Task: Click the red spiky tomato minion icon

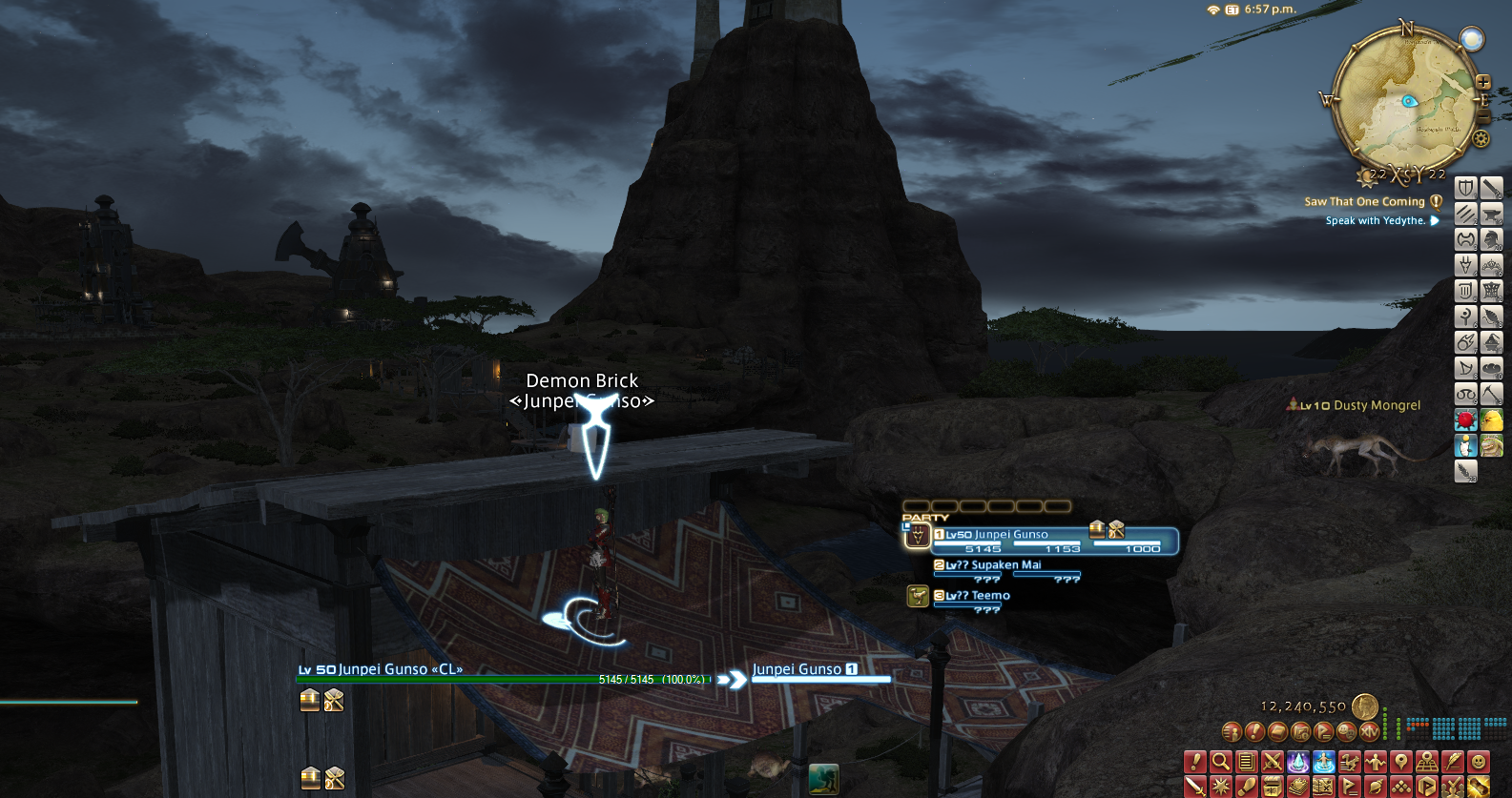Action: 1466,419
